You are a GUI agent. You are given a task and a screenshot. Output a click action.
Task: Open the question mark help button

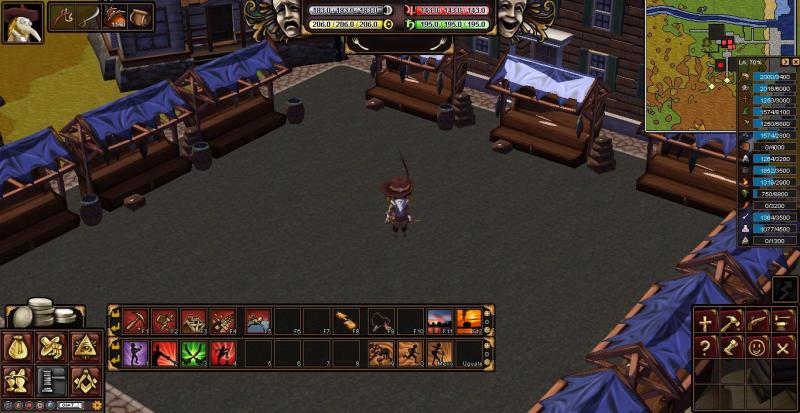706,347
